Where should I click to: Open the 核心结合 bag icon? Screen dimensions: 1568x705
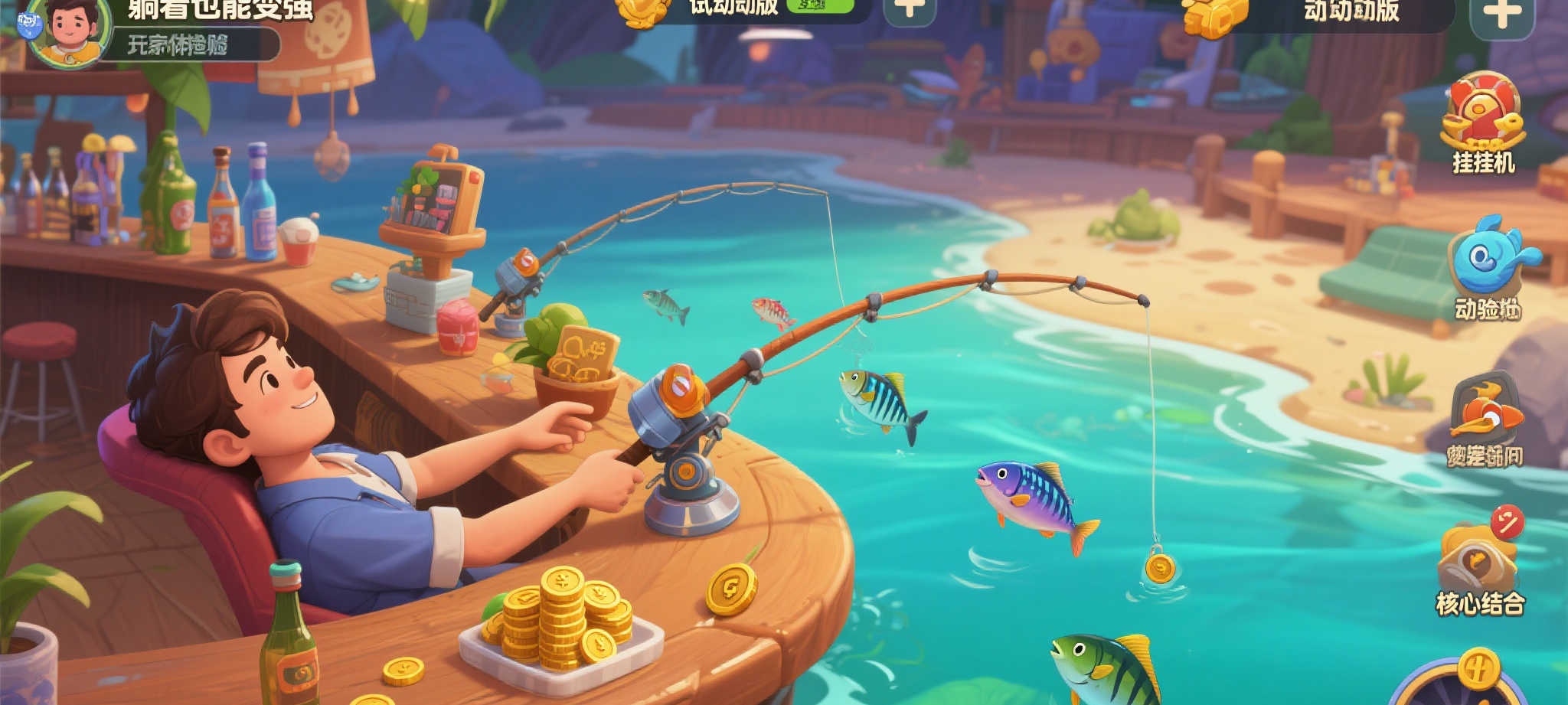pyautogui.click(x=1478, y=563)
